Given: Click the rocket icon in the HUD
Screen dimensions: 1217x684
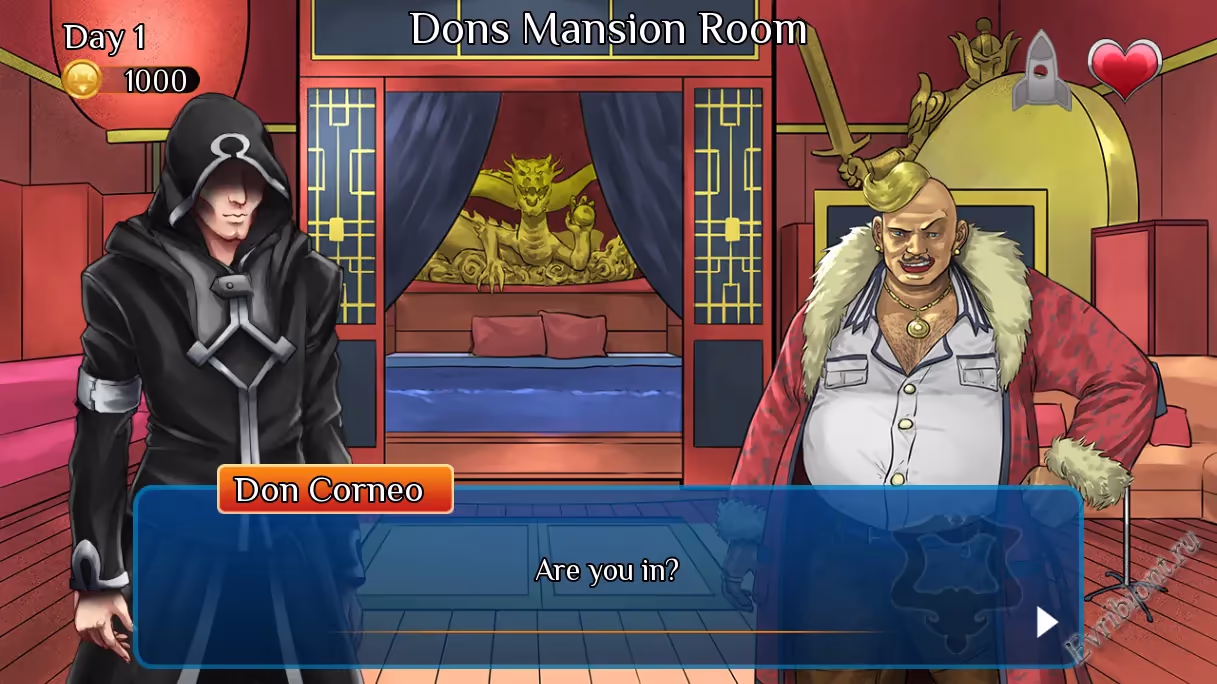Looking at the screenshot, I should pos(1041,70).
